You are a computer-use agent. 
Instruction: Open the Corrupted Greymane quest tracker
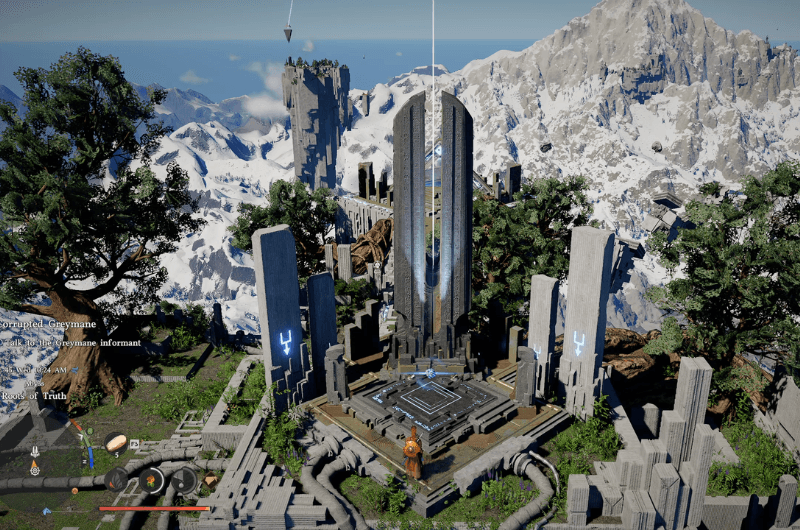pos(49,324)
